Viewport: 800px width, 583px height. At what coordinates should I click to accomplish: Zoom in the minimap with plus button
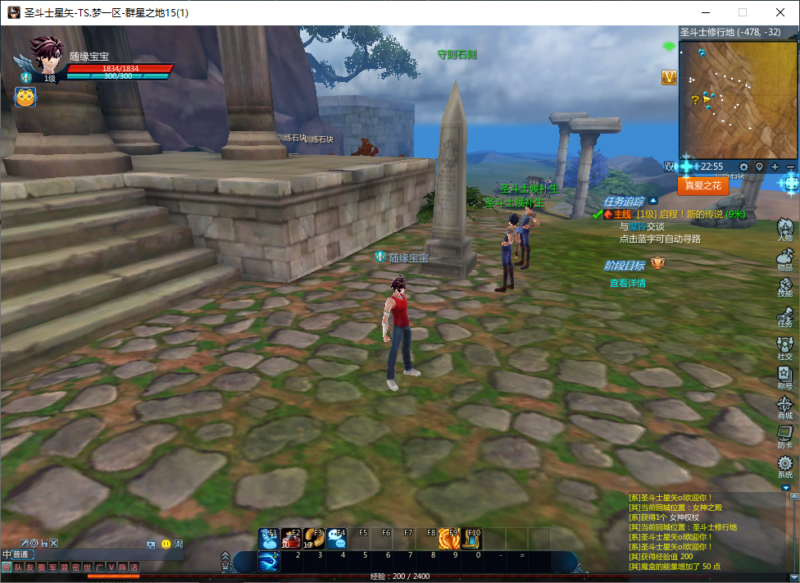coord(775,166)
